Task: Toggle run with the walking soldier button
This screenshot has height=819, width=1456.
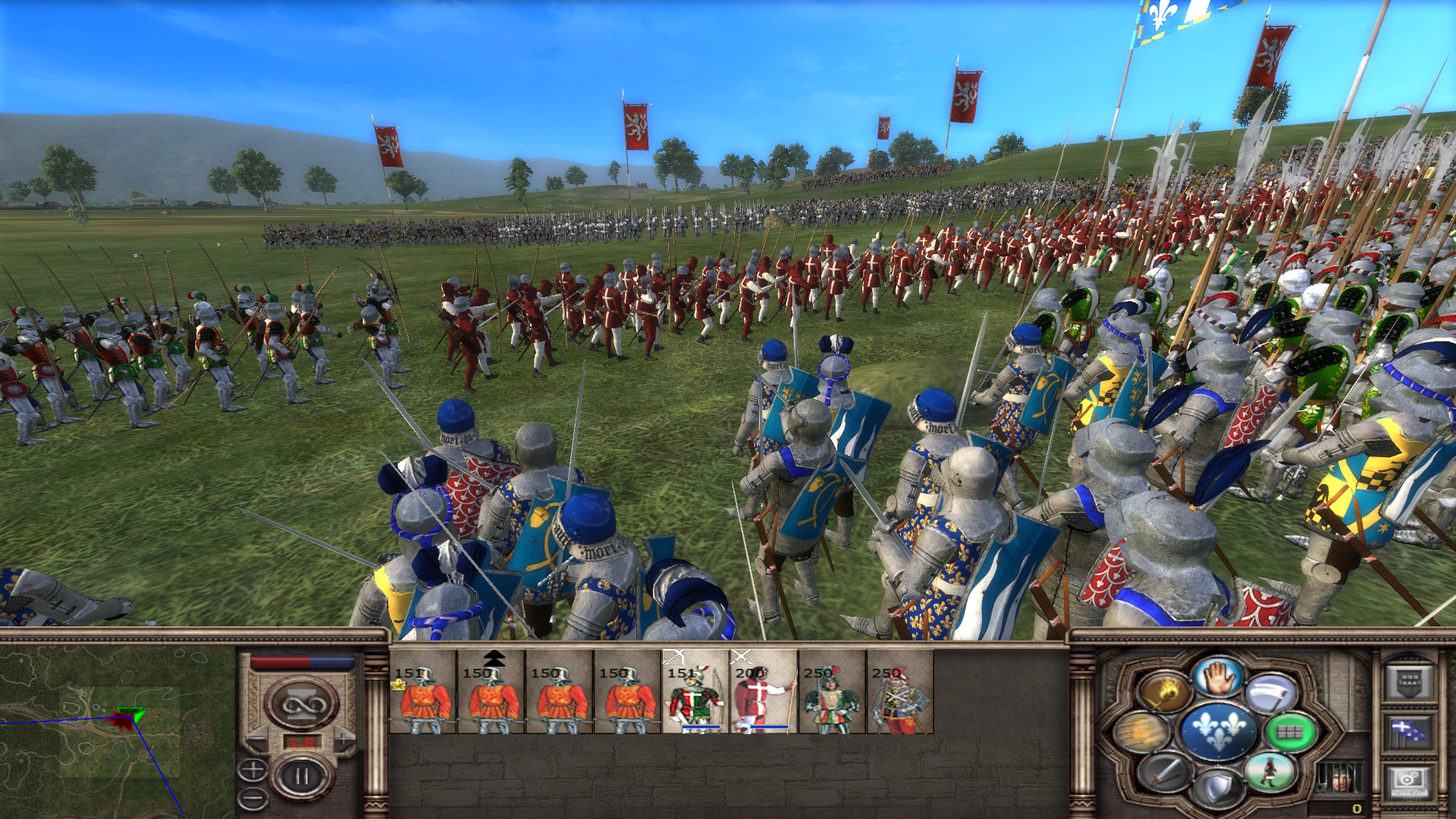Action: (x=1271, y=772)
